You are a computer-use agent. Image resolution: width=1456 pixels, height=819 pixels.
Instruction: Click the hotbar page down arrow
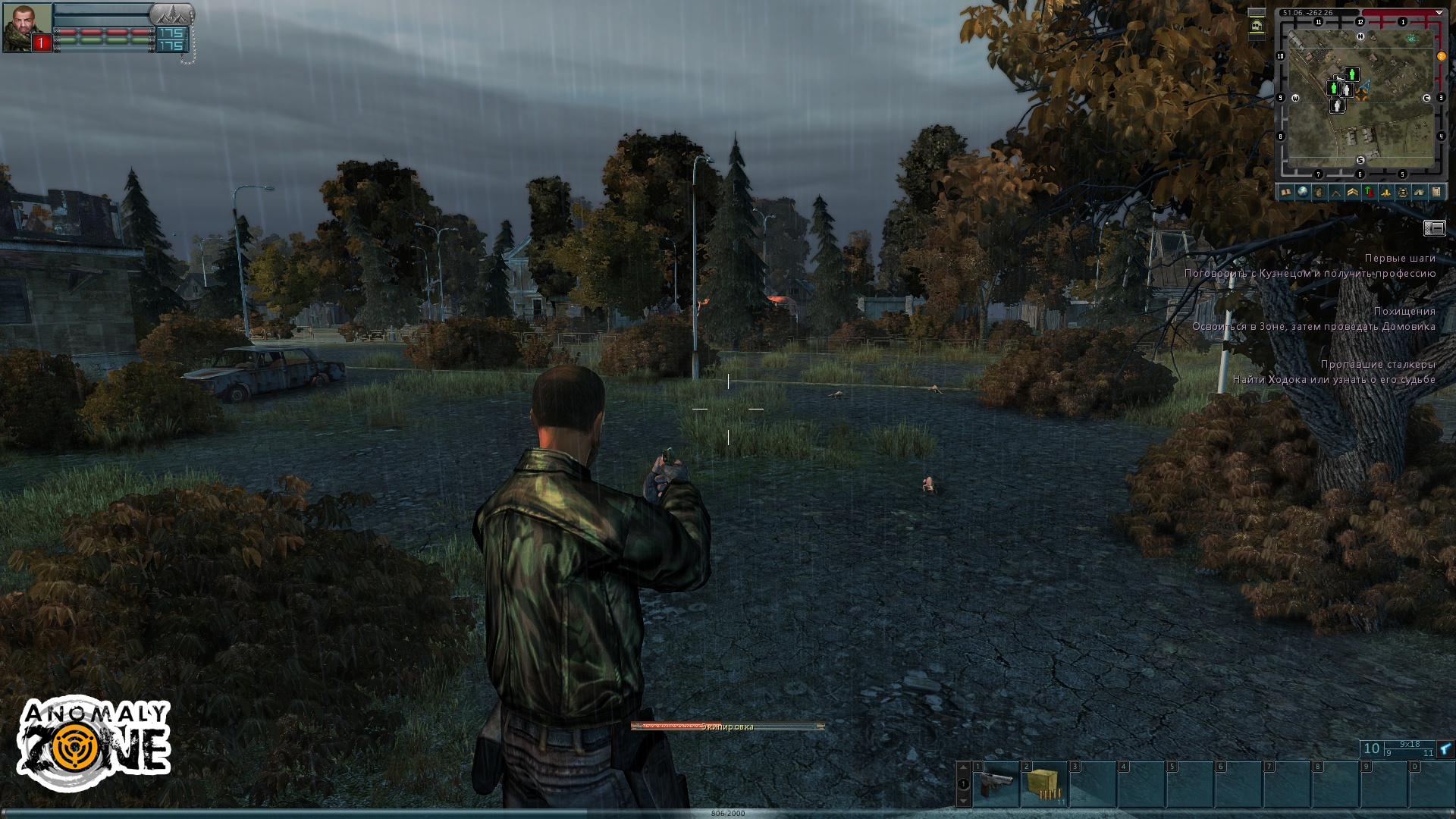click(963, 801)
